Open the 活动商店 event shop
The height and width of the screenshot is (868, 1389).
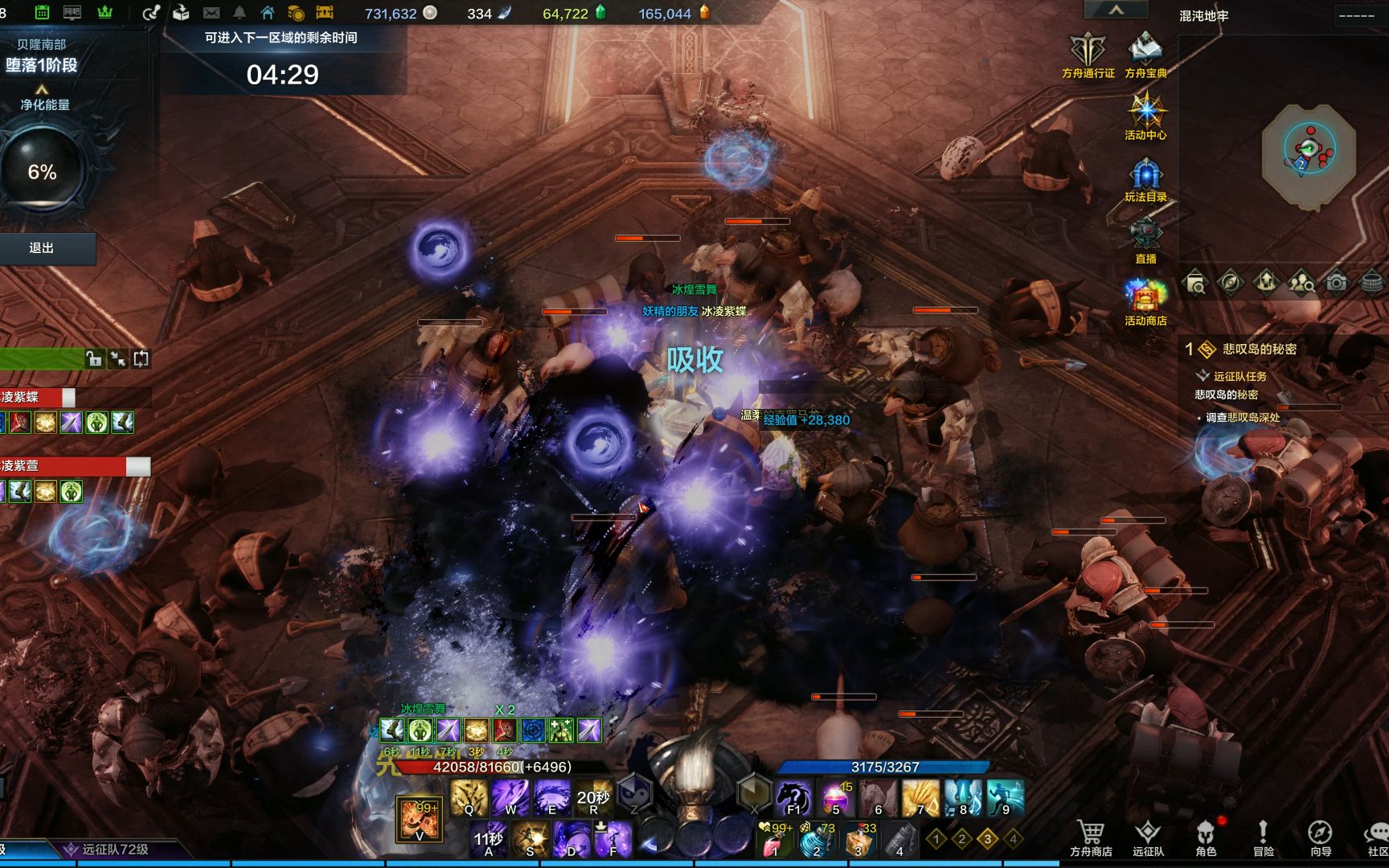1145,301
